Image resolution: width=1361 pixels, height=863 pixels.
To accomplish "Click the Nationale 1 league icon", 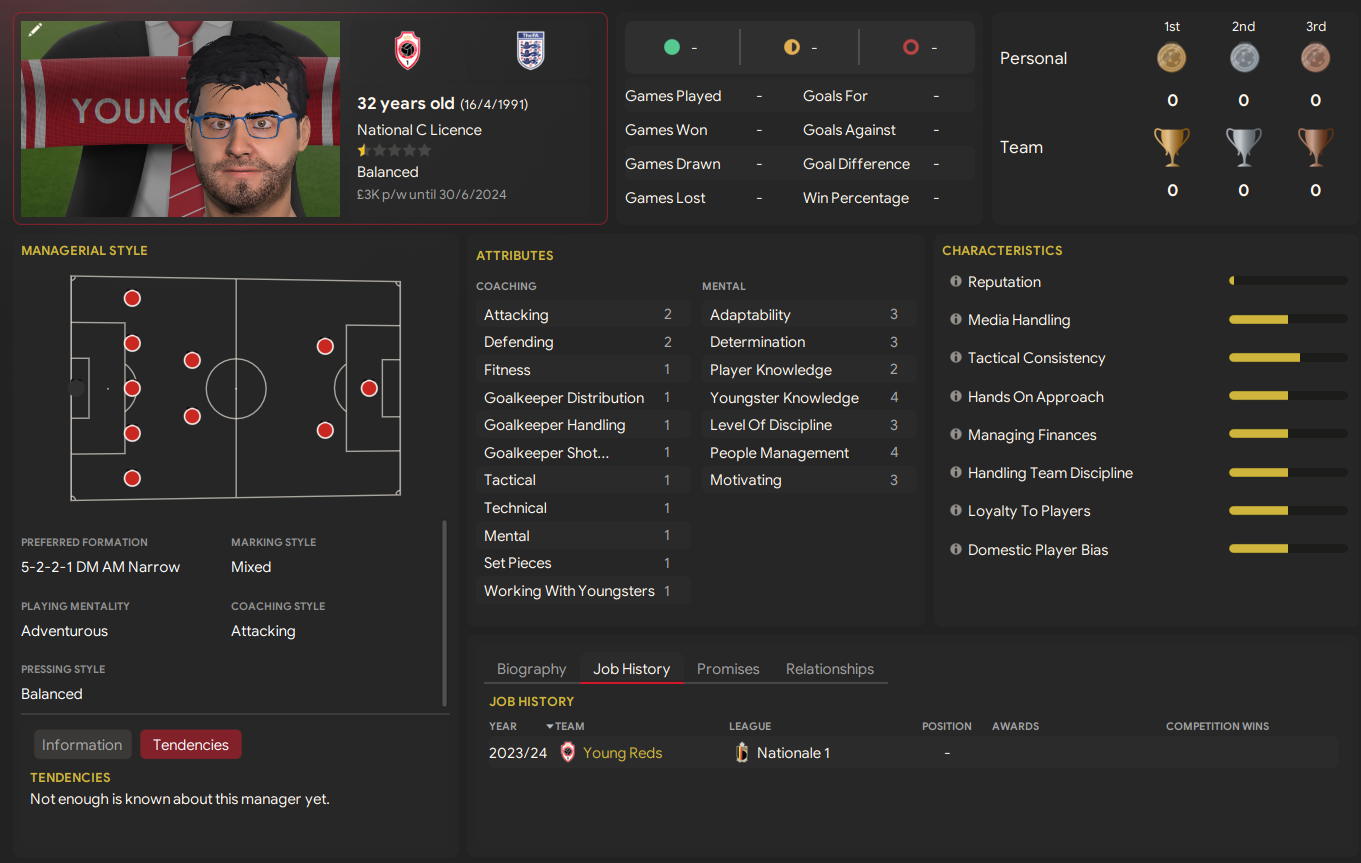I will [742, 752].
